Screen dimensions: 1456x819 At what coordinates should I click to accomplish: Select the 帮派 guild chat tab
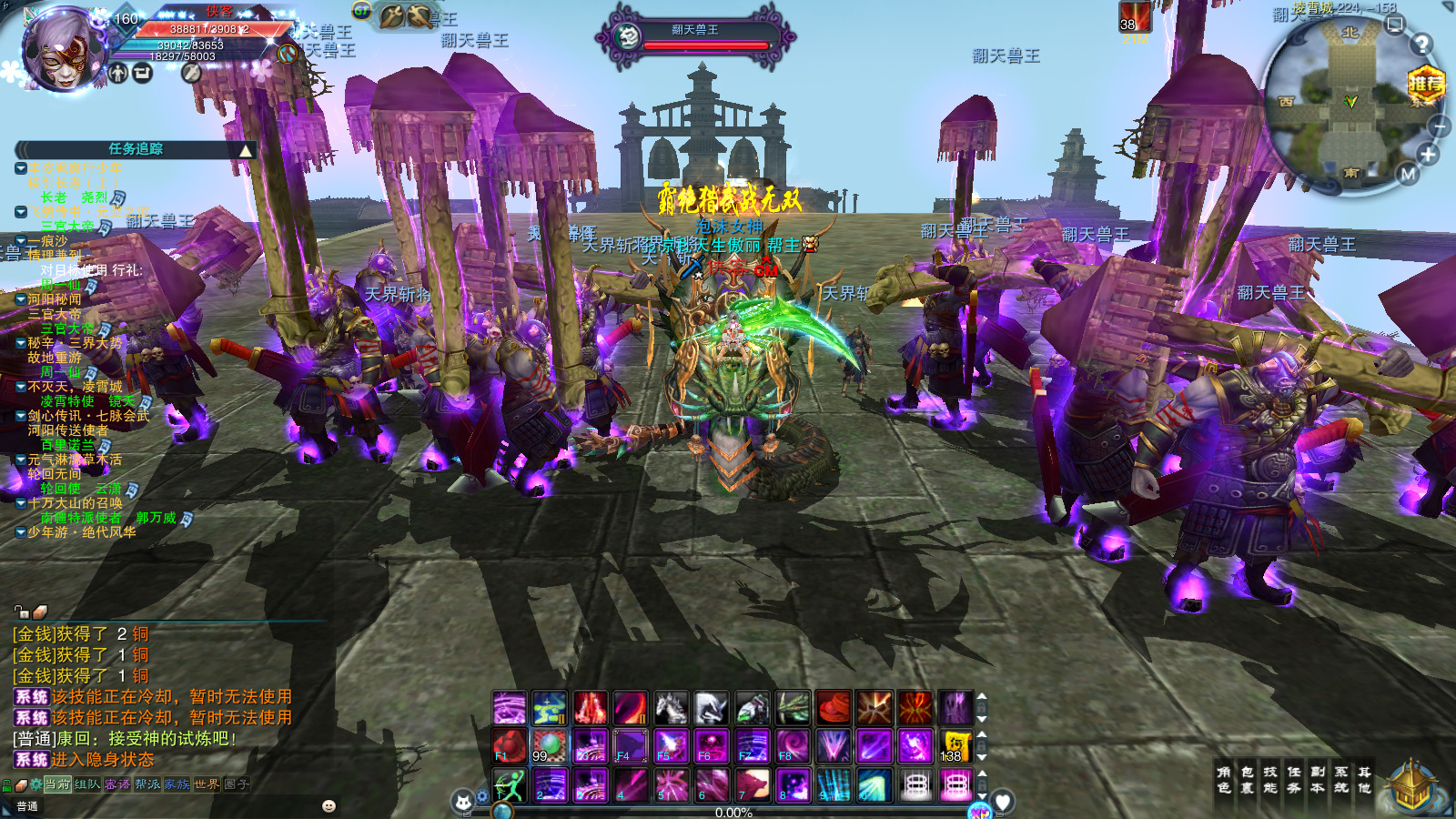pos(147,784)
